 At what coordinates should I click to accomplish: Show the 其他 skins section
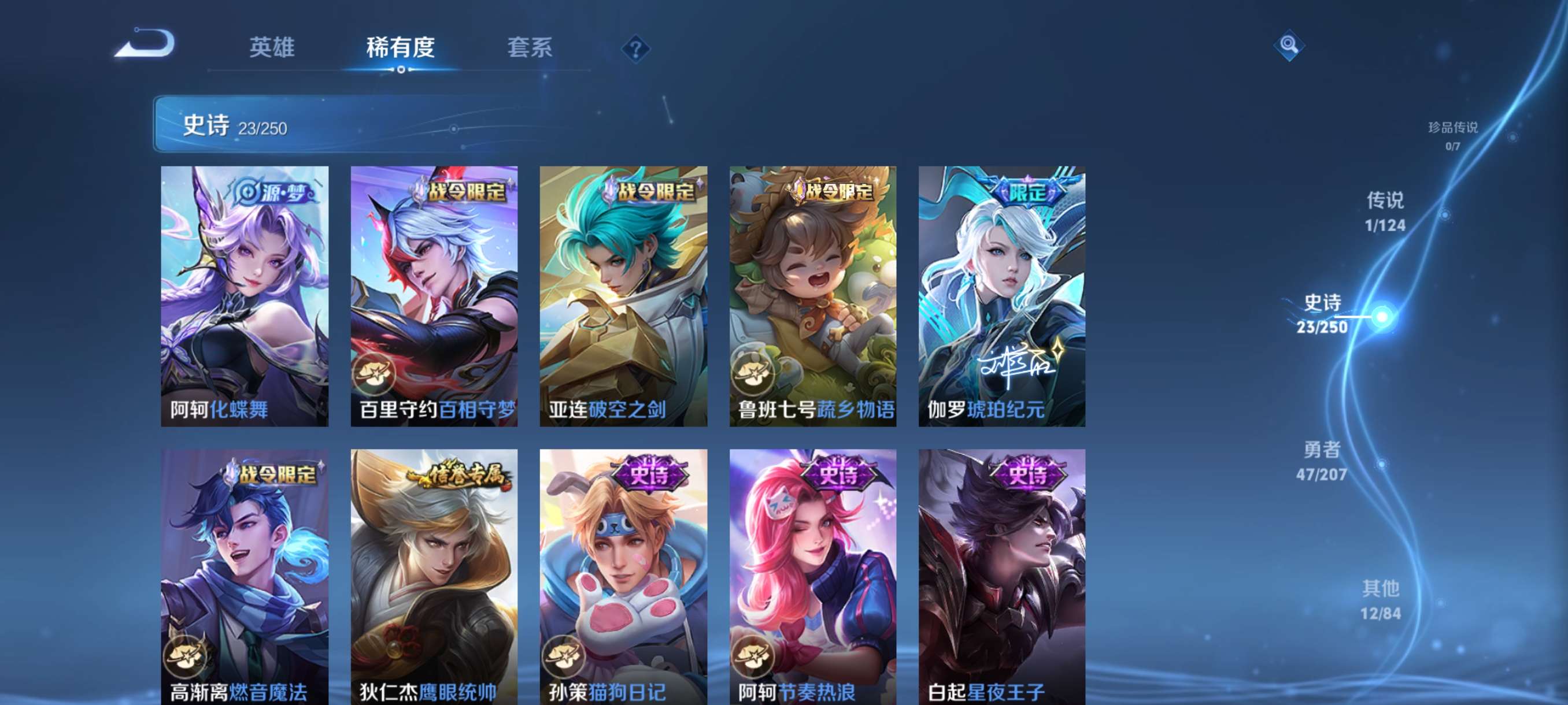(x=1380, y=599)
